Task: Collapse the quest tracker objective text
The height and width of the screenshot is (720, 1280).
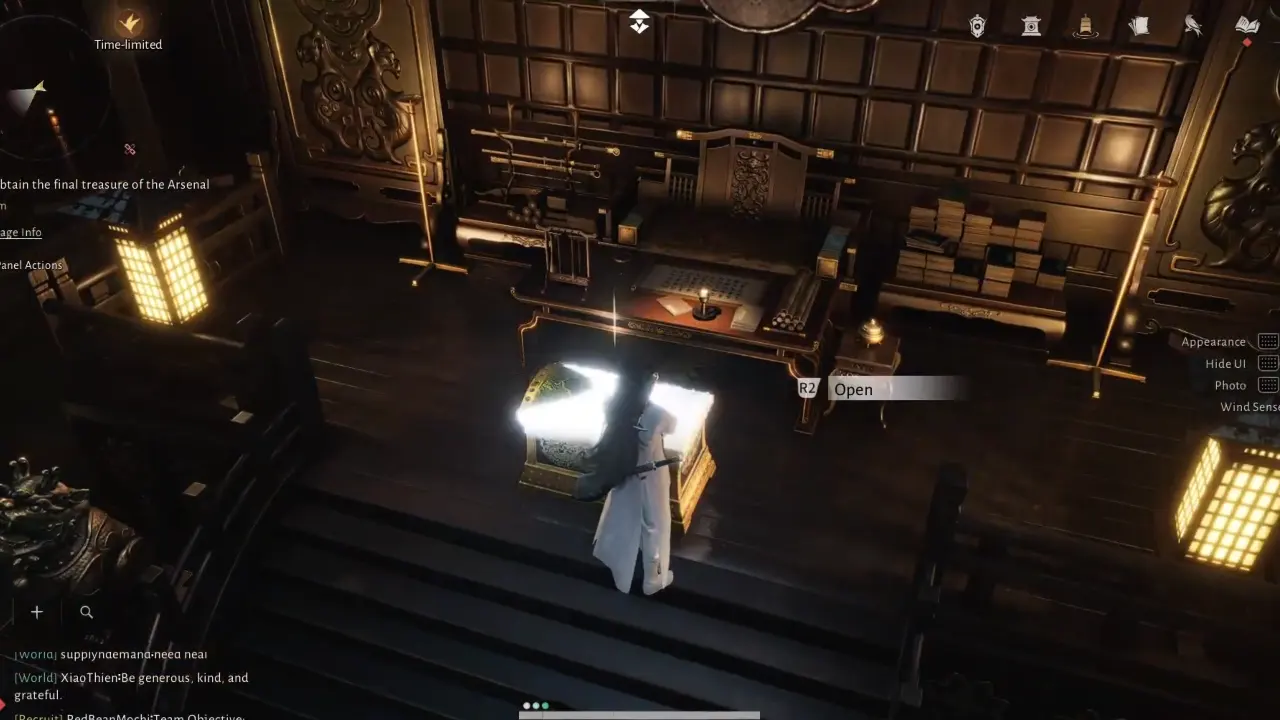Action: [104, 184]
